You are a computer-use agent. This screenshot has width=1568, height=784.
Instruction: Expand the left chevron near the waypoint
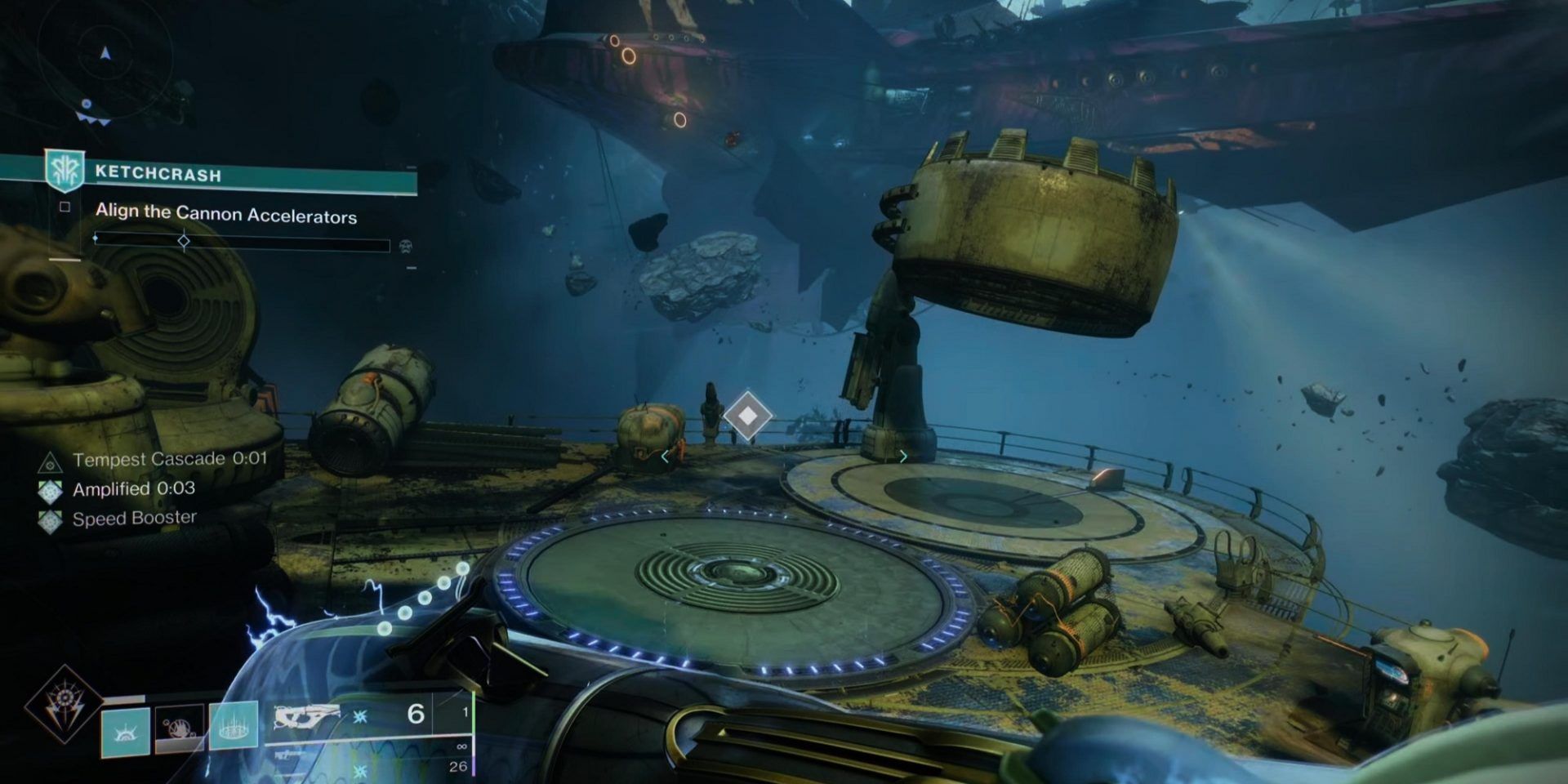point(664,457)
